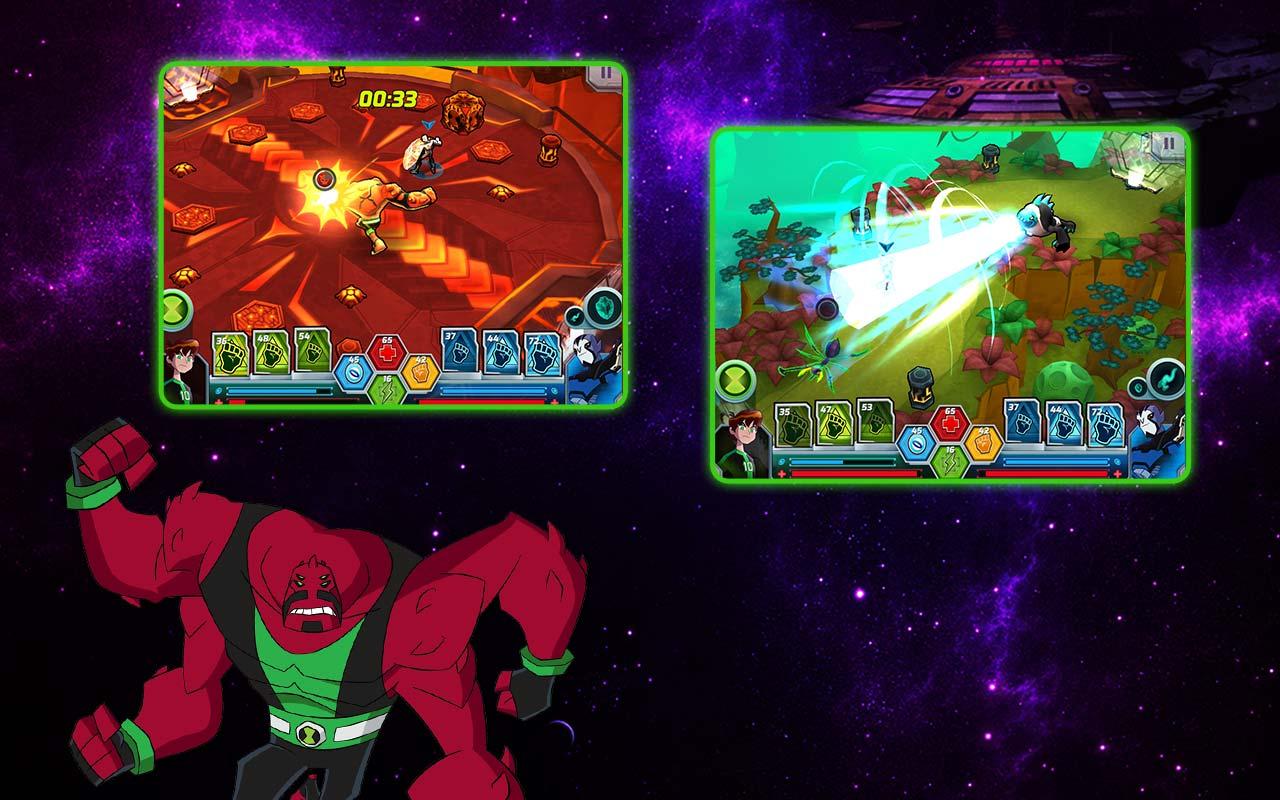The image size is (1280, 800).
Task: Play the green fist card numbered 36
Action: (231, 352)
